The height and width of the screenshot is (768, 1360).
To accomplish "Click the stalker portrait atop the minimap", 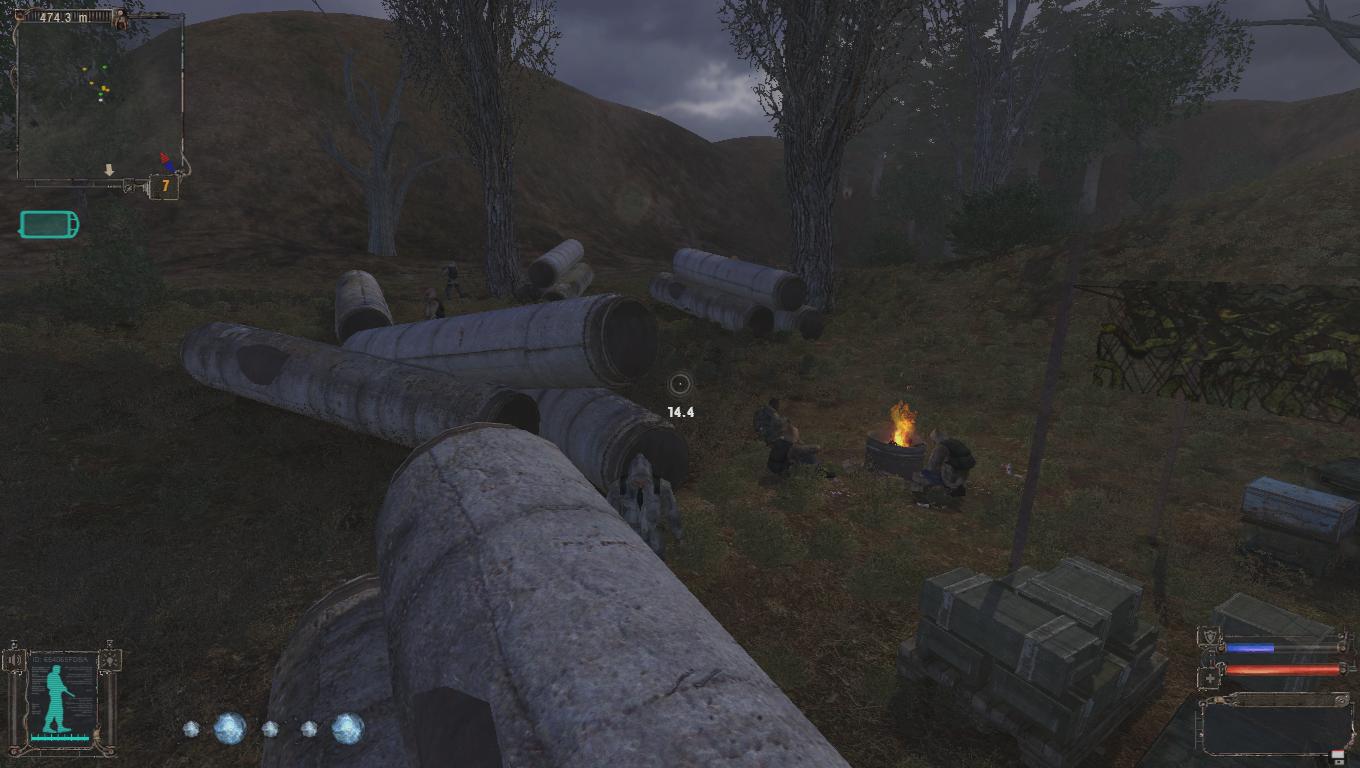I will [x=121, y=18].
